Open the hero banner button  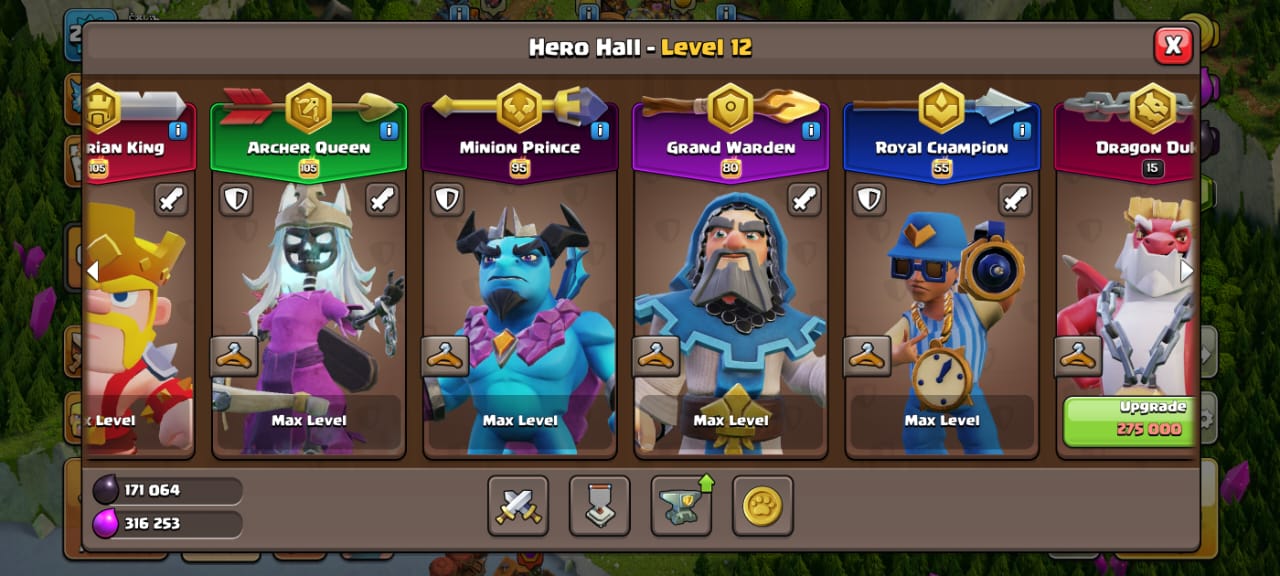pyautogui.click(x=600, y=506)
